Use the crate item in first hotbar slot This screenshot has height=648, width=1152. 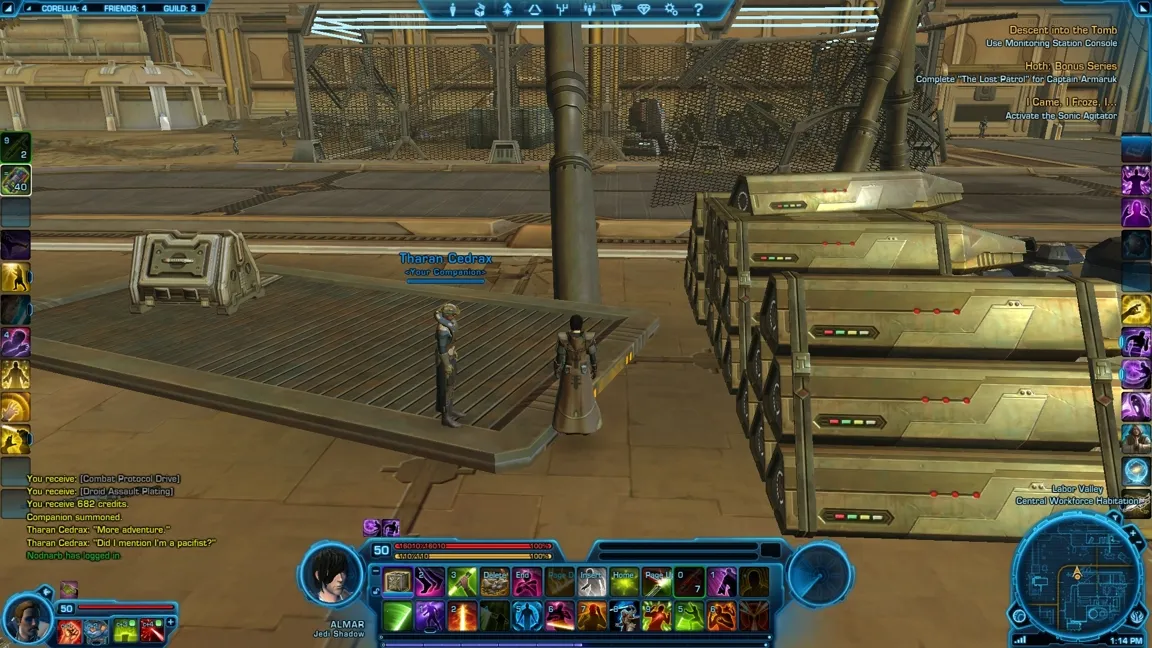[x=398, y=582]
